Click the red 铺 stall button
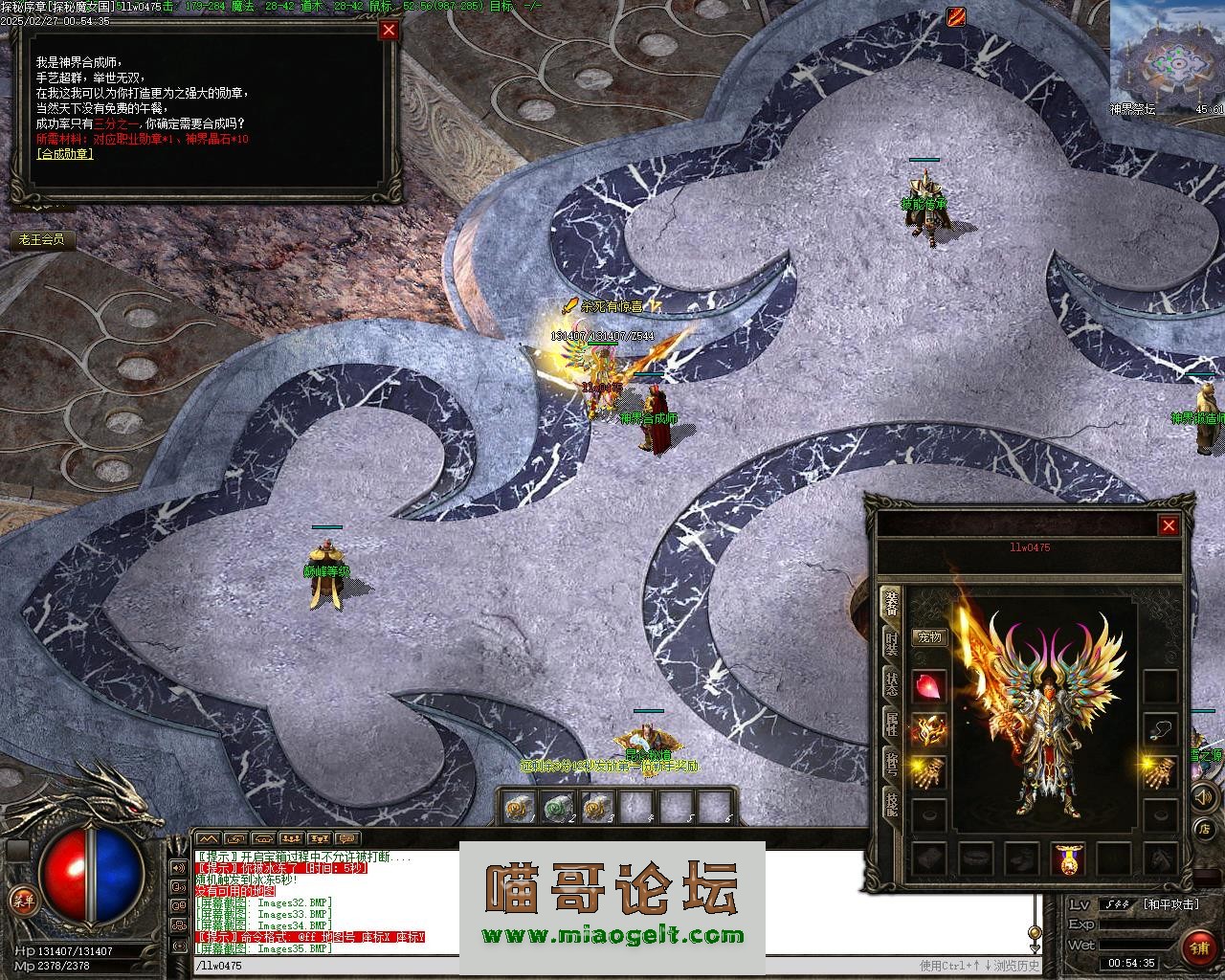Image resolution: width=1225 pixels, height=980 pixels. coord(1198,947)
